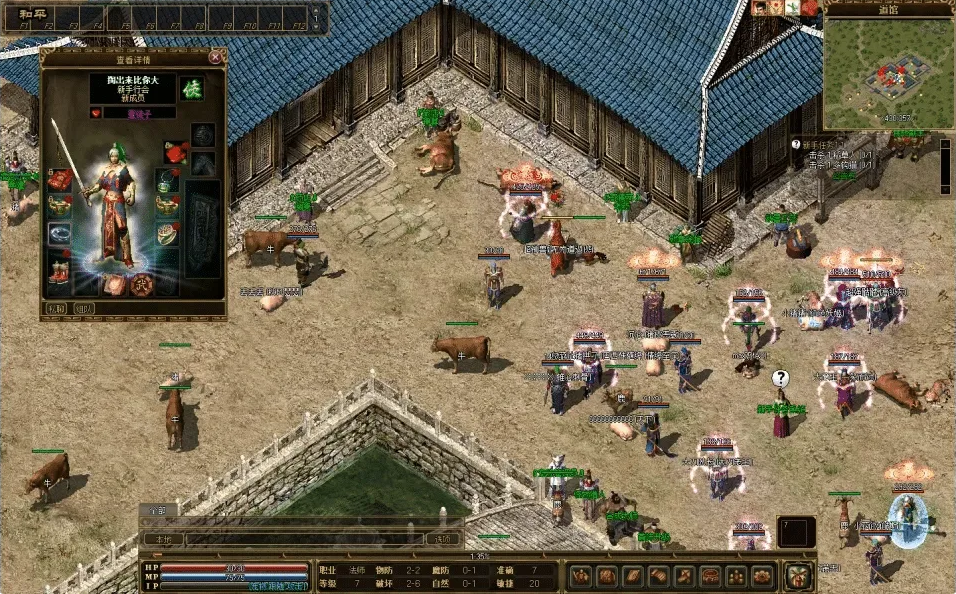Click the green 侠 guild emblem
Screen dimensions: 956x594
coord(191,88)
